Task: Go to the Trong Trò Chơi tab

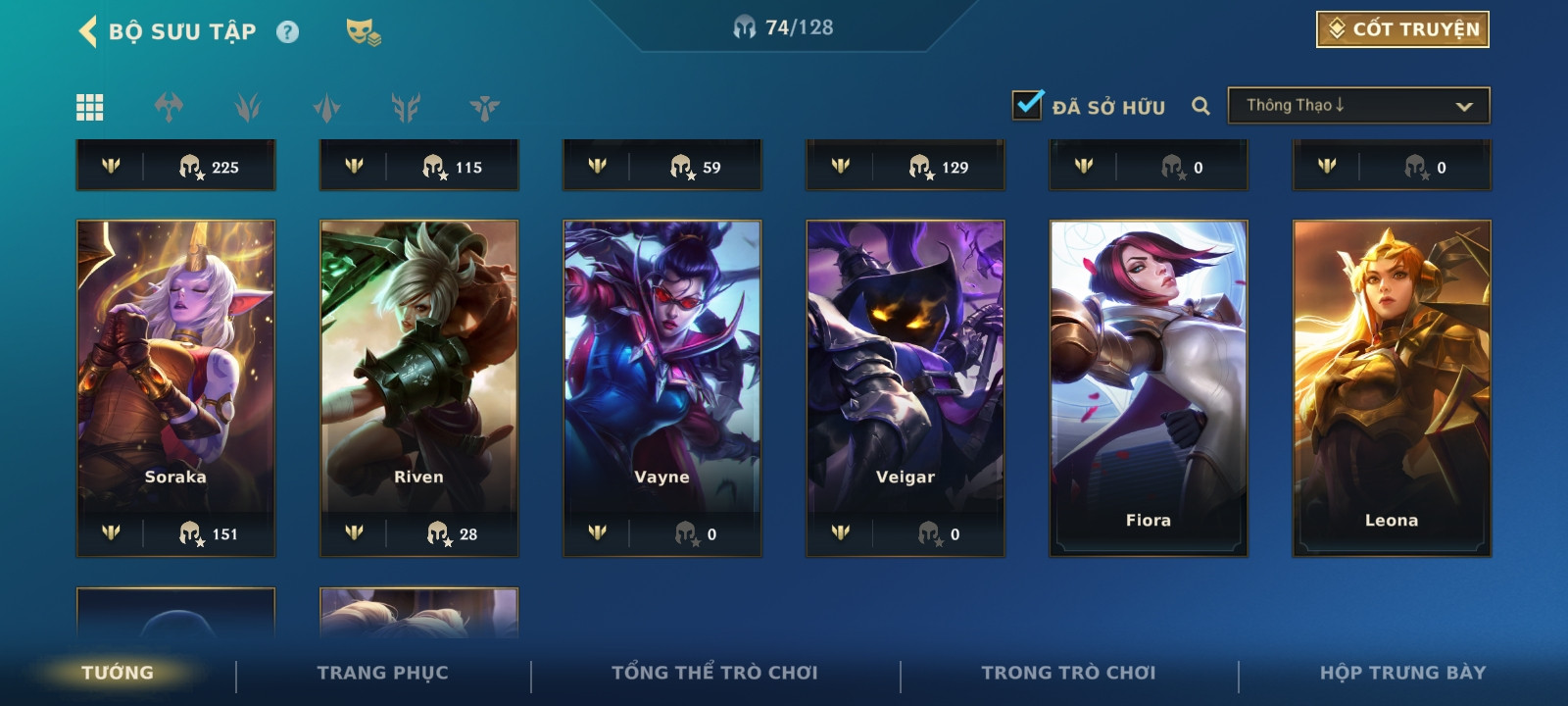Action: tap(1068, 673)
